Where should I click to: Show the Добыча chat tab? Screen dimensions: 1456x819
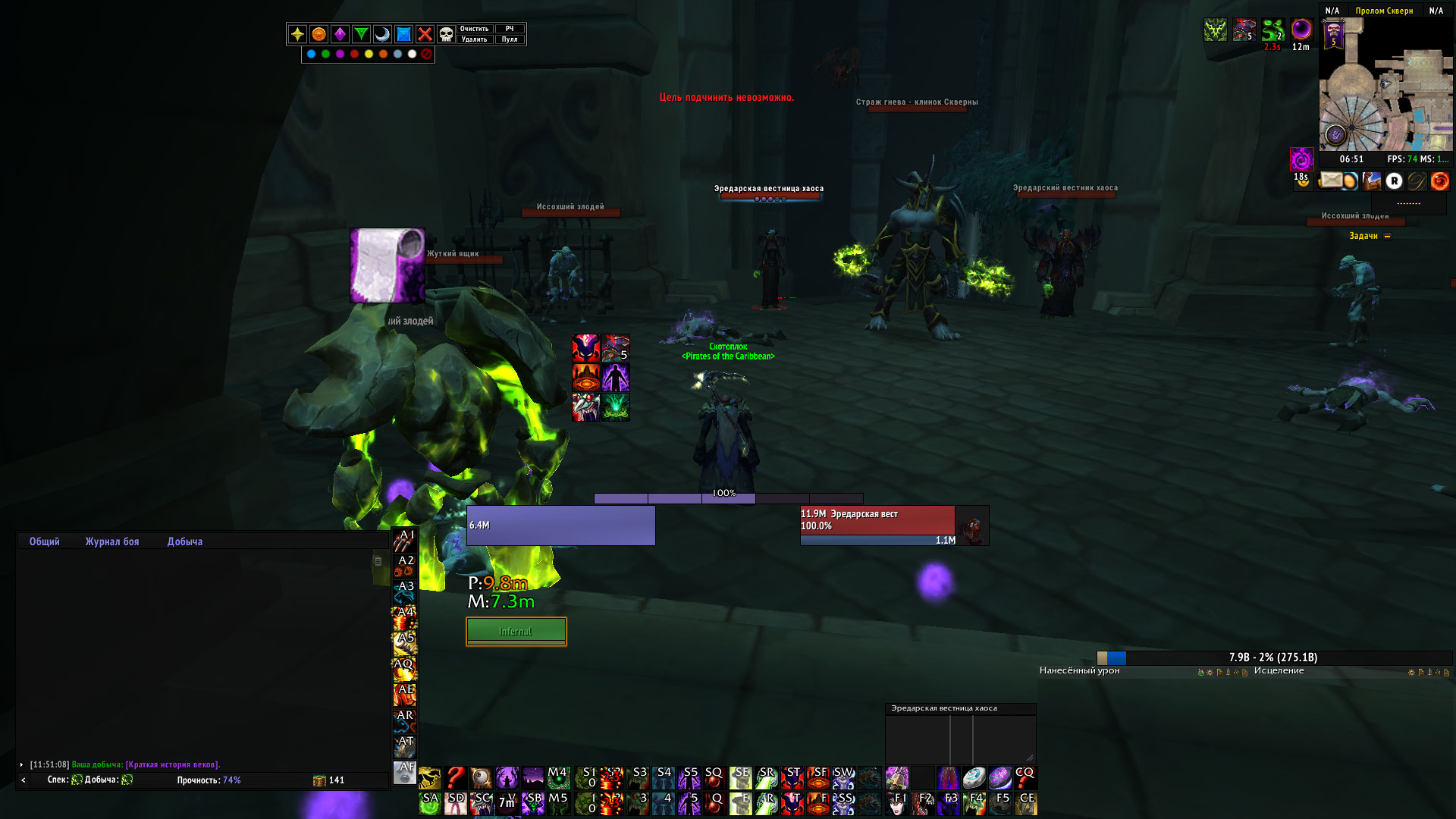click(185, 541)
